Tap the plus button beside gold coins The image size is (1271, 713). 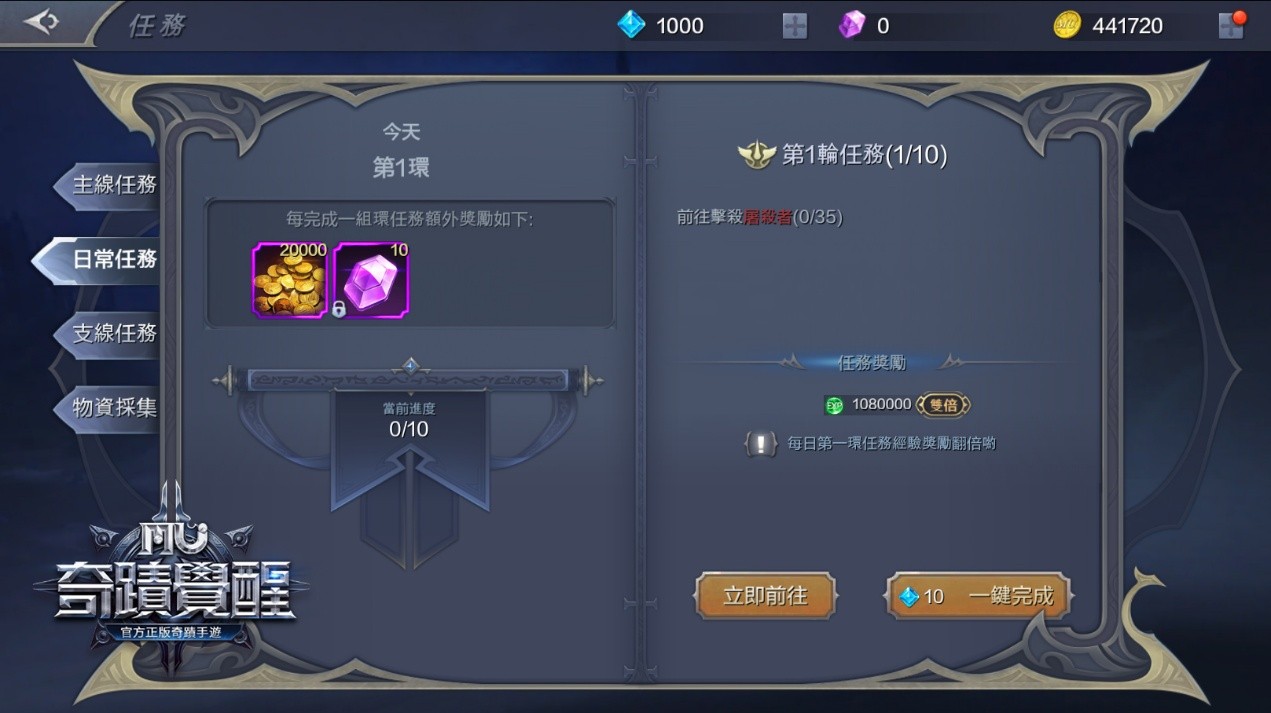(1231, 26)
